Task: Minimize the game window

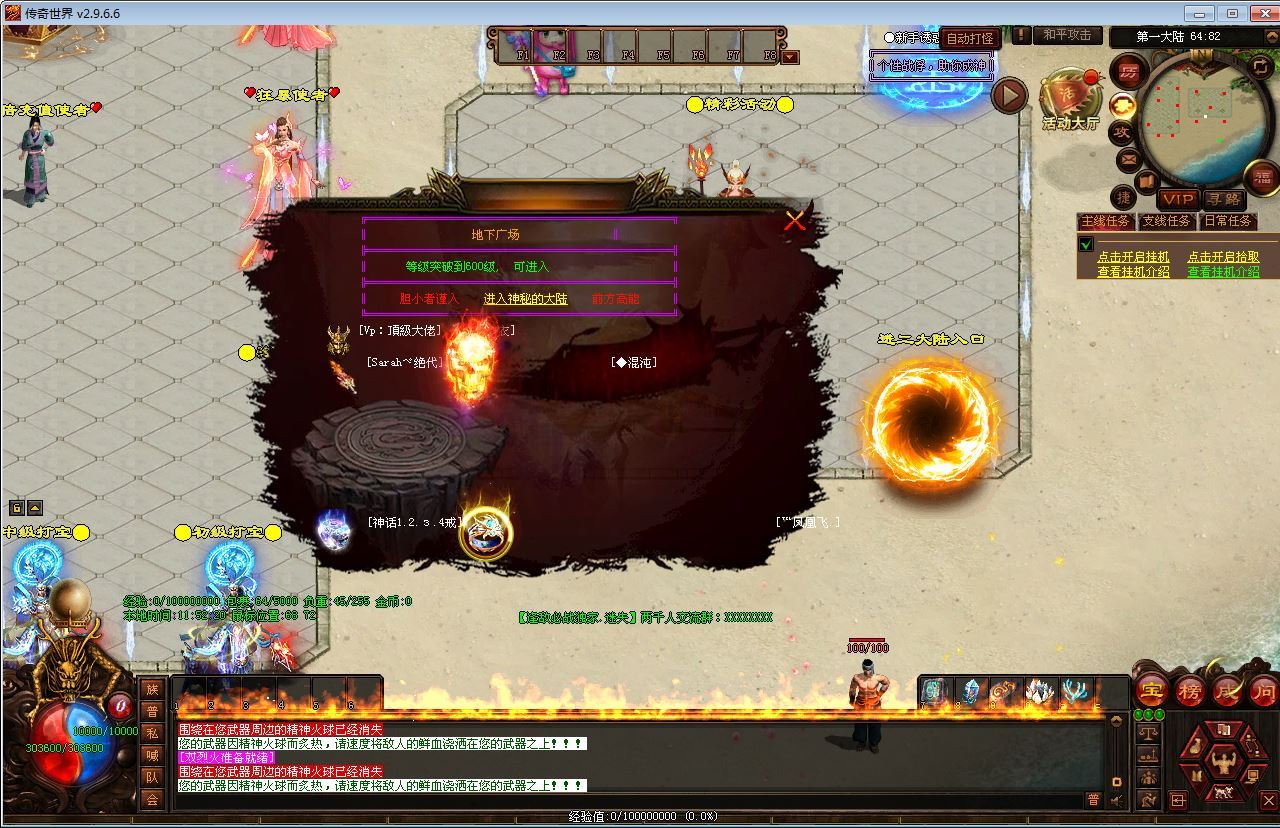Action: point(1198,13)
